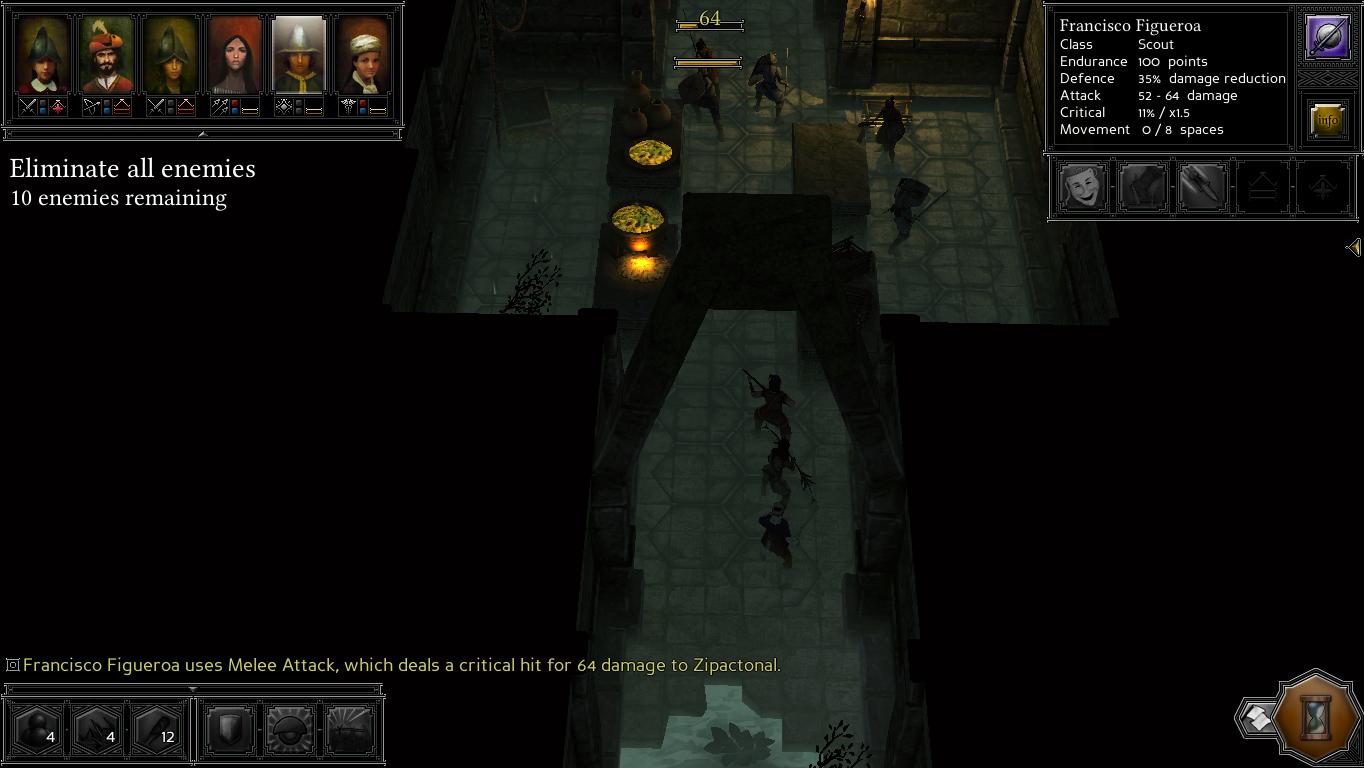Collapse the bottom item bar arrow

(x=193, y=689)
